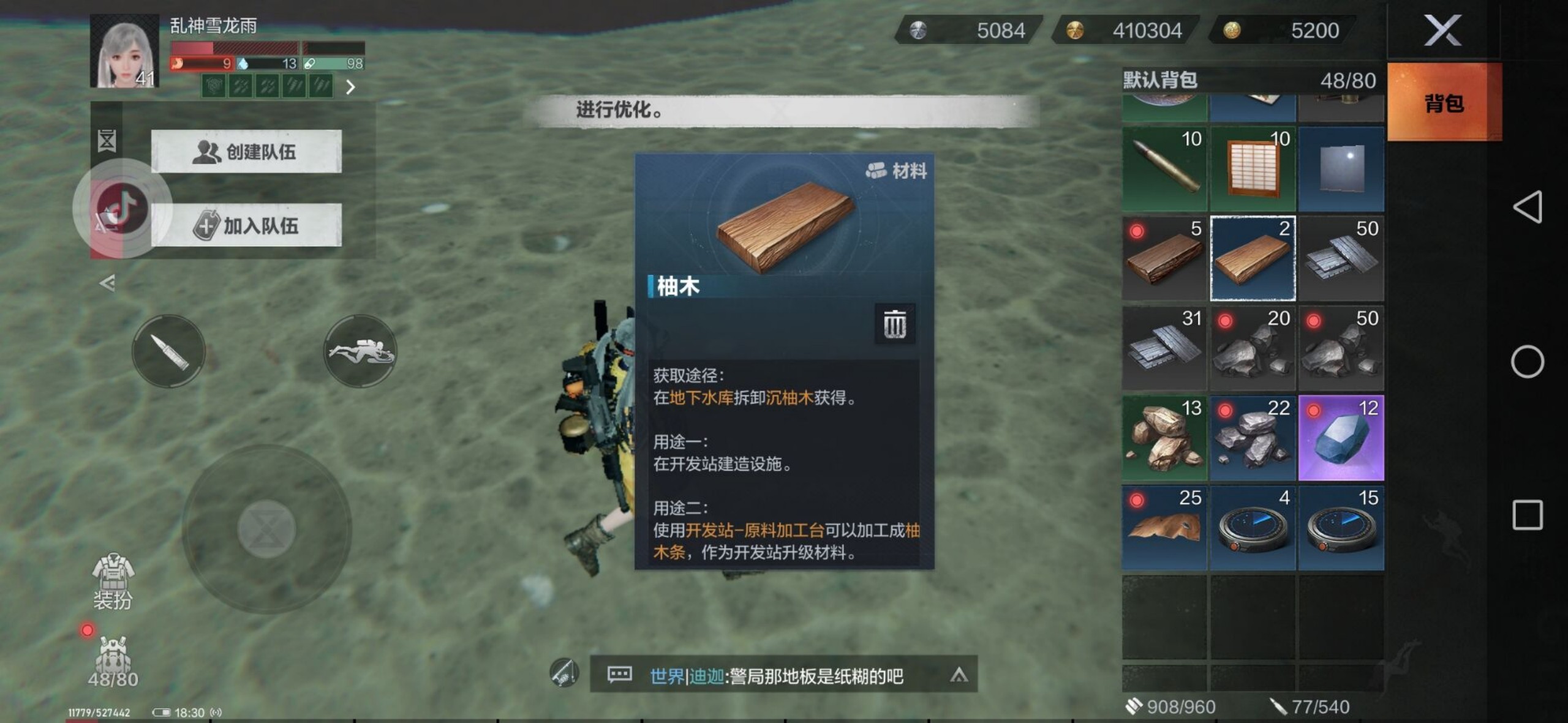
Task: Select the 背包 tab
Action: pos(1444,103)
